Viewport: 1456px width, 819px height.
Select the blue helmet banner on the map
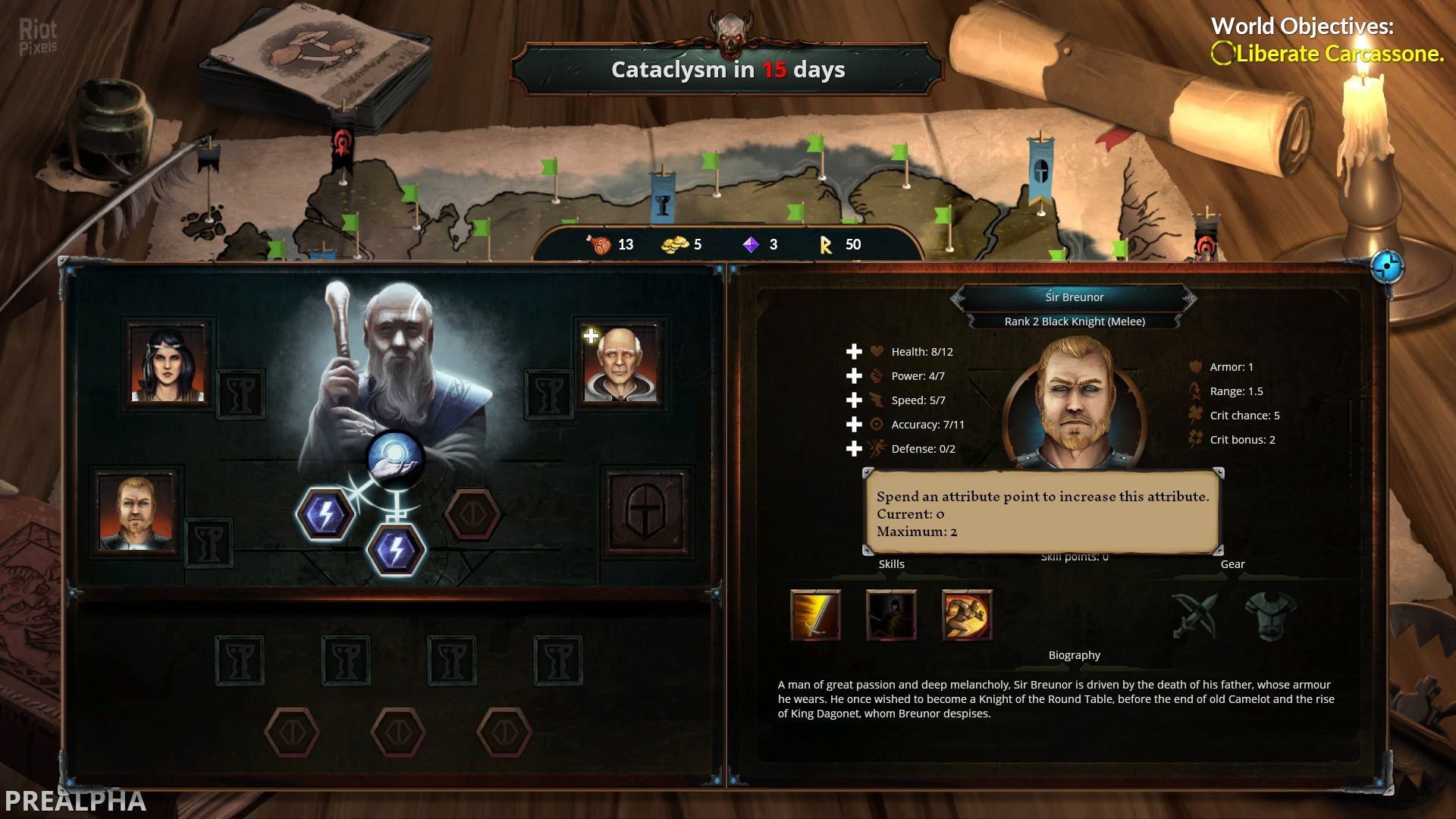[x=1040, y=170]
